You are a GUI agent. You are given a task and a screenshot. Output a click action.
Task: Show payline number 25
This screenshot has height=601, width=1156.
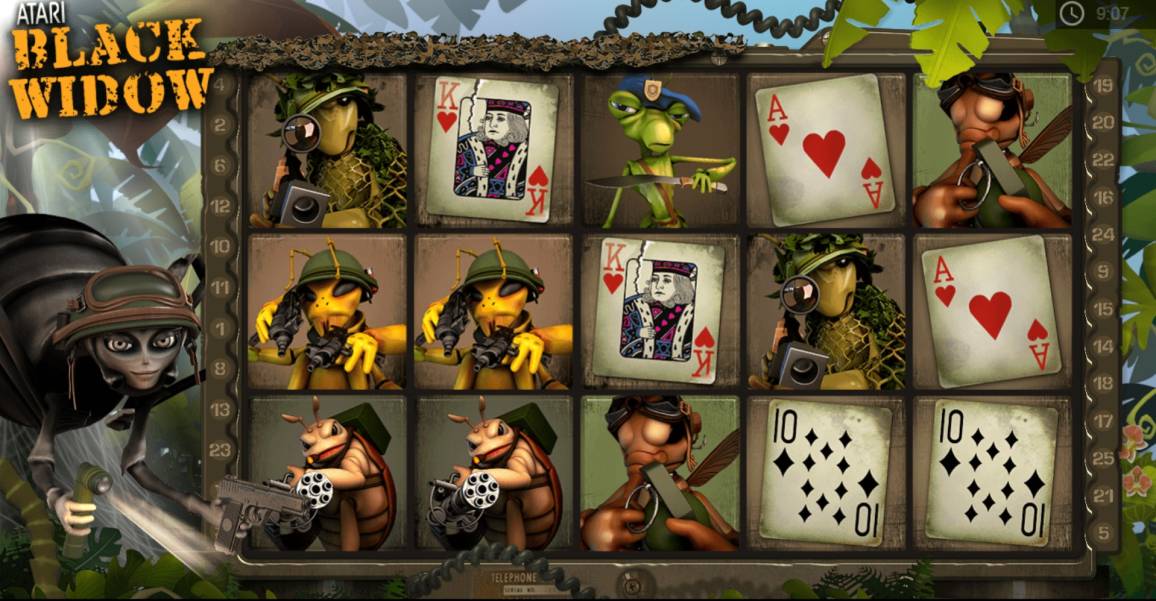click(x=1103, y=457)
